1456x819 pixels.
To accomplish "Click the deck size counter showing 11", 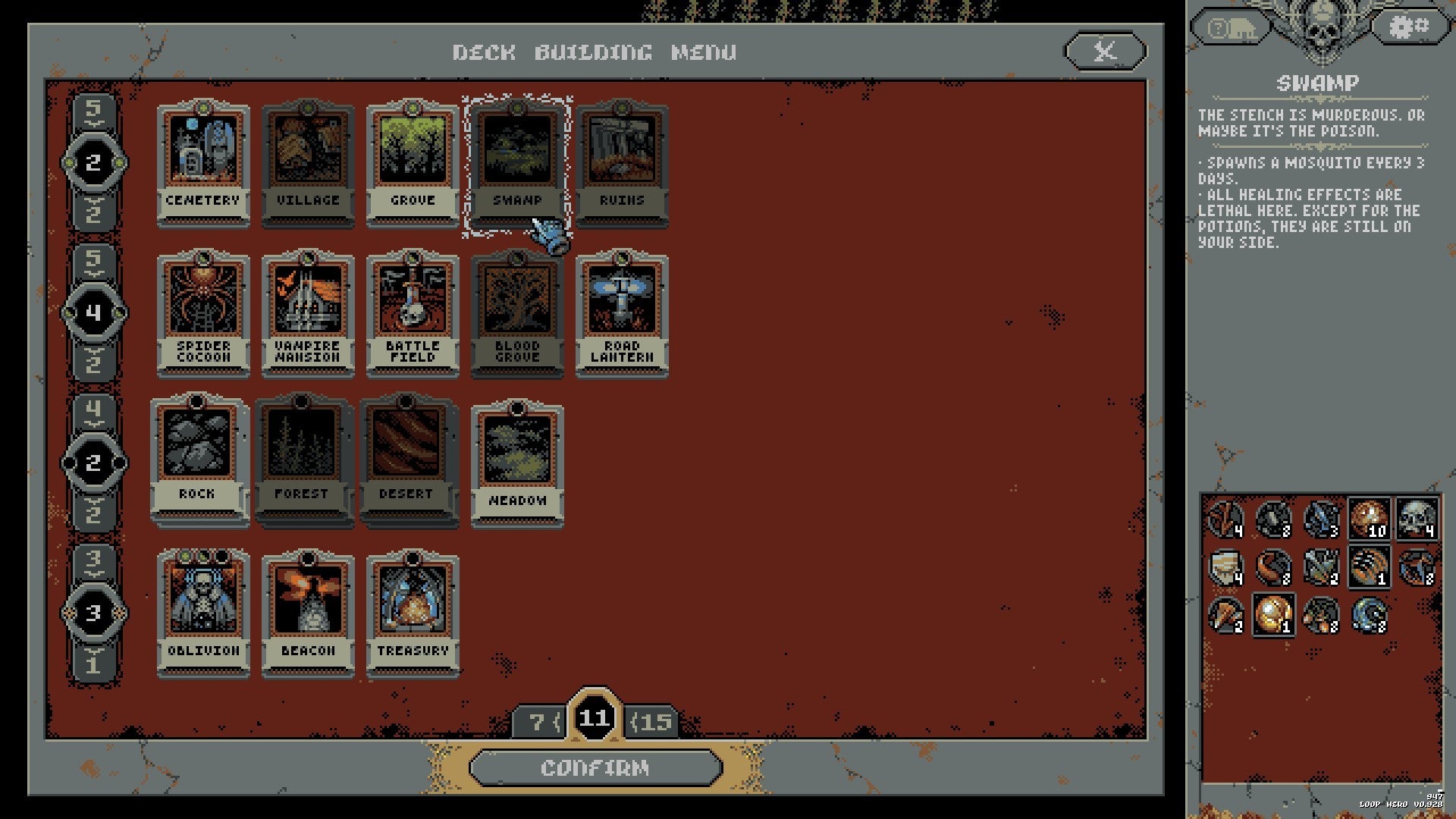I will [x=596, y=717].
